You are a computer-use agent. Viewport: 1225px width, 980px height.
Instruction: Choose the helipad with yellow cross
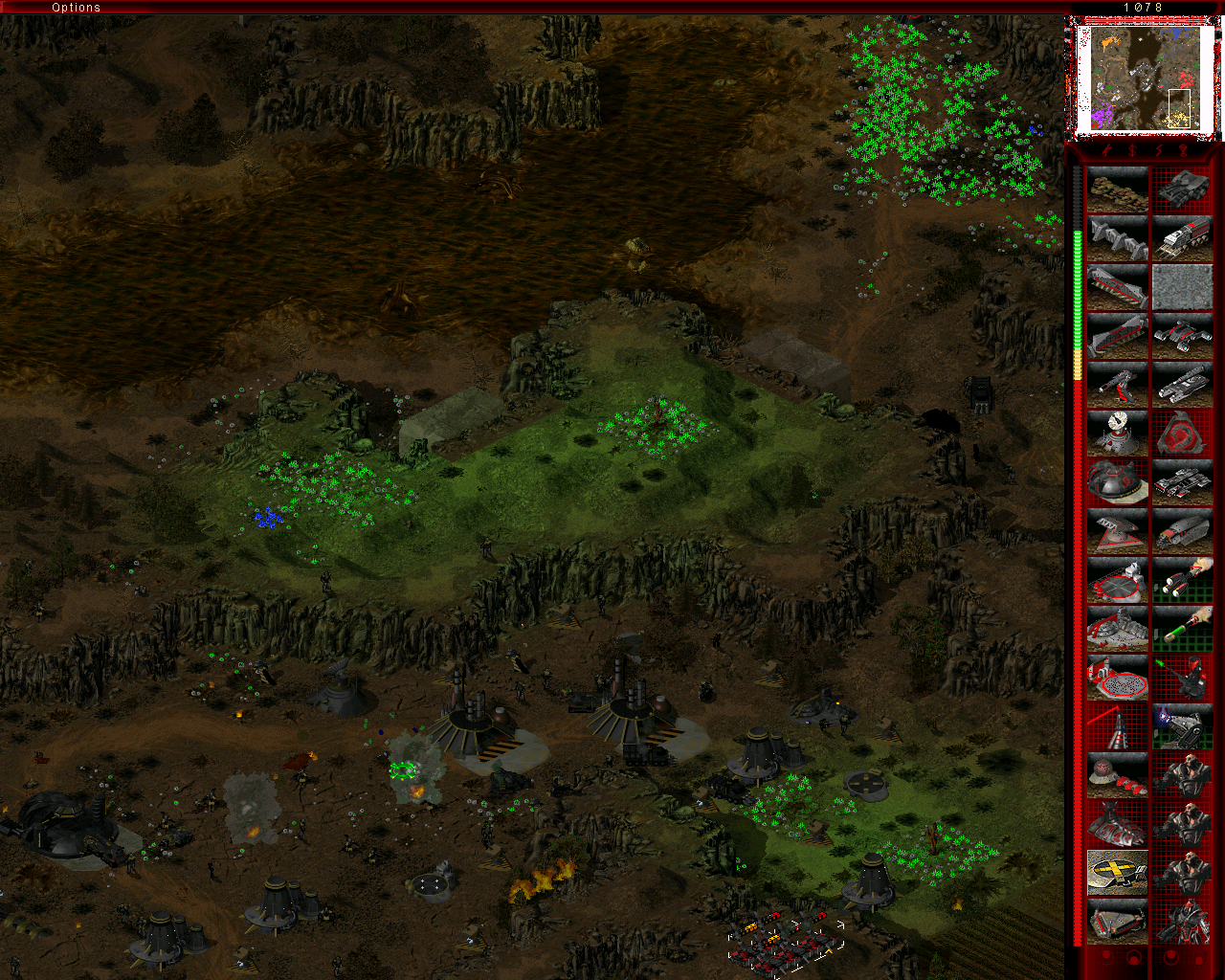[x=1117, y=873]
